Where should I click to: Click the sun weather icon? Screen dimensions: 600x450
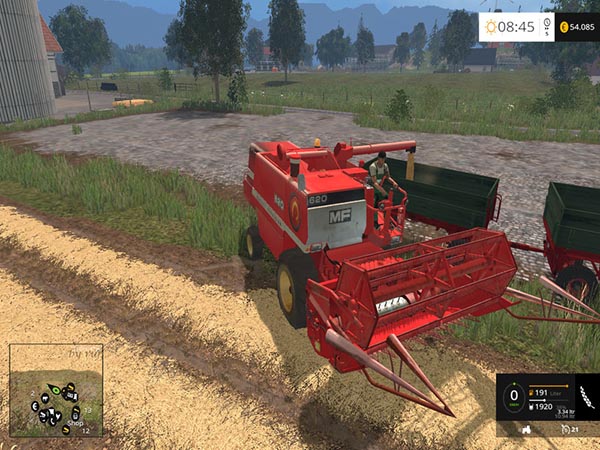(492, 27)
